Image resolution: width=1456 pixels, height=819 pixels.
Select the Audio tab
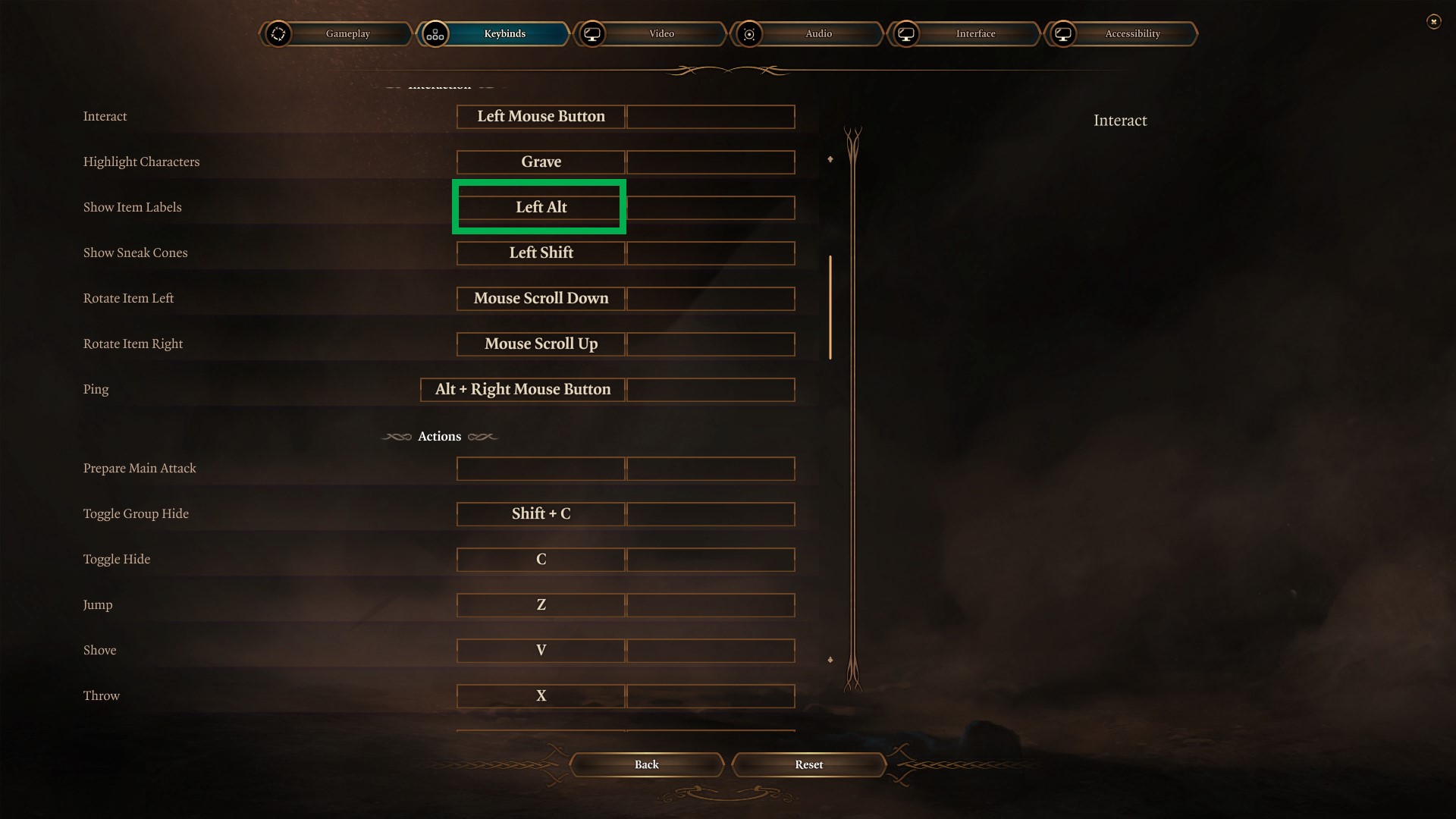click(x=818, y=34)
